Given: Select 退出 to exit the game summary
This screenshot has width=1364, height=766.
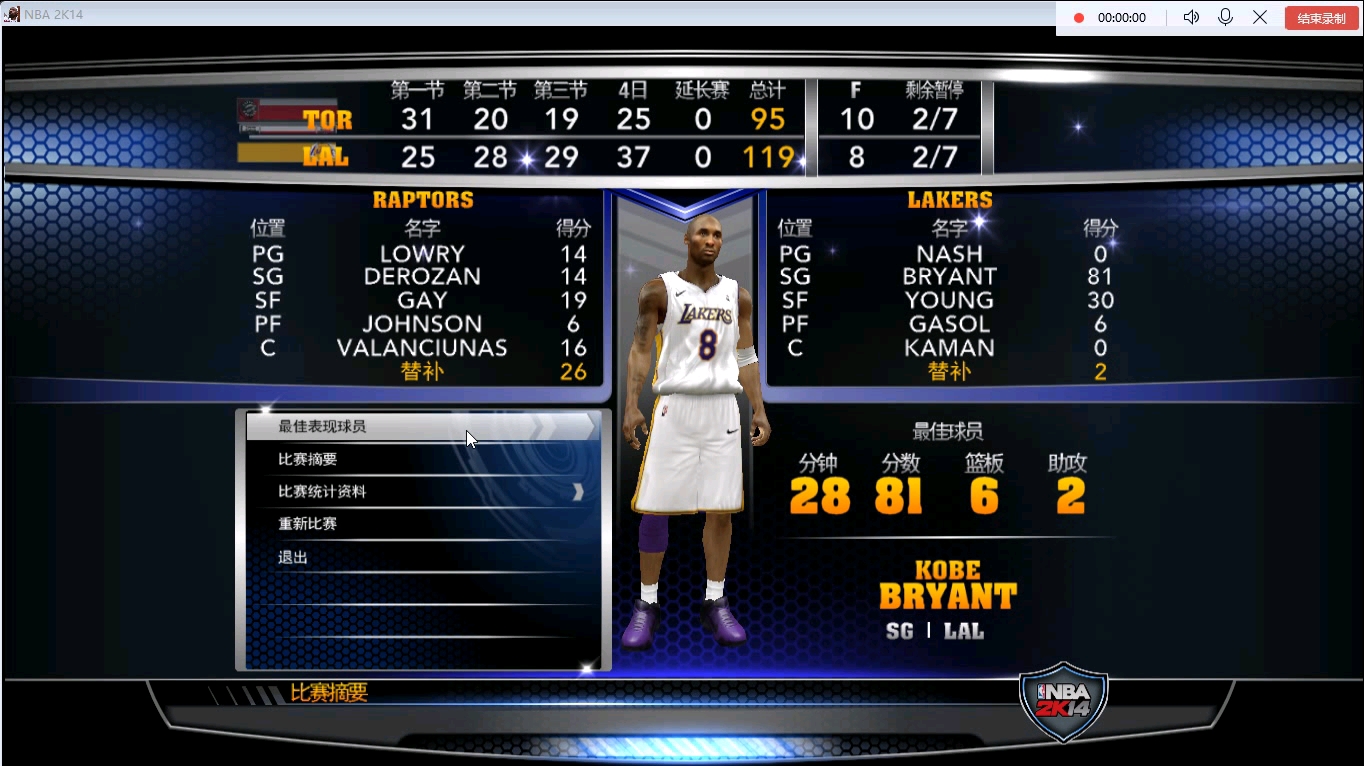Looking at the screenshot, I should point(293,558).
